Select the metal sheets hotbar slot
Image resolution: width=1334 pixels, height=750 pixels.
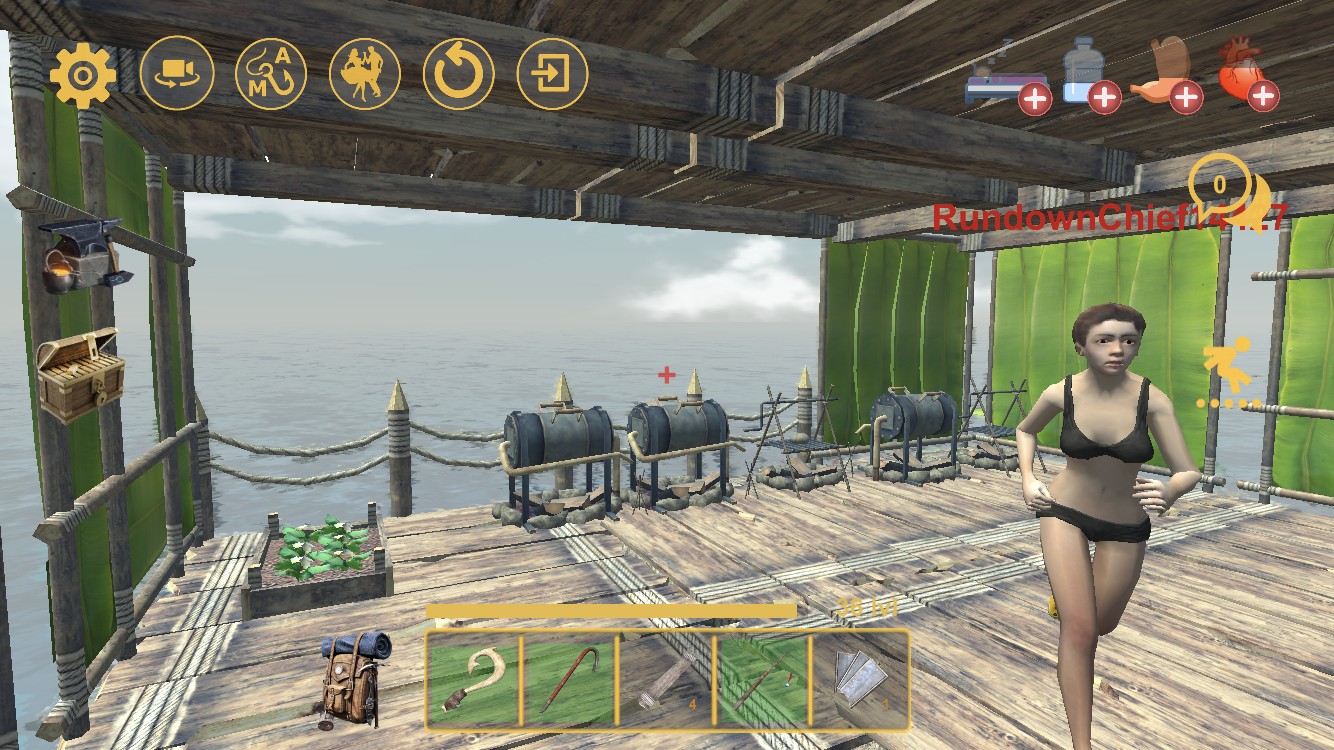tap(859, 679)
